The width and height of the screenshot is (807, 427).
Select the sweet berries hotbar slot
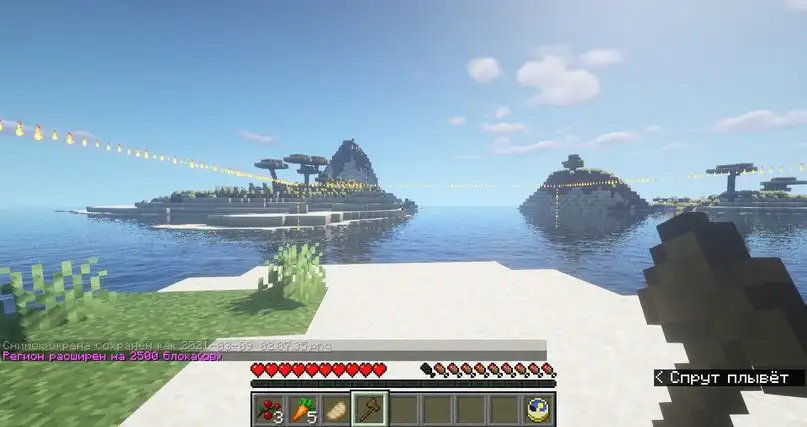click(x=268, y=408)
